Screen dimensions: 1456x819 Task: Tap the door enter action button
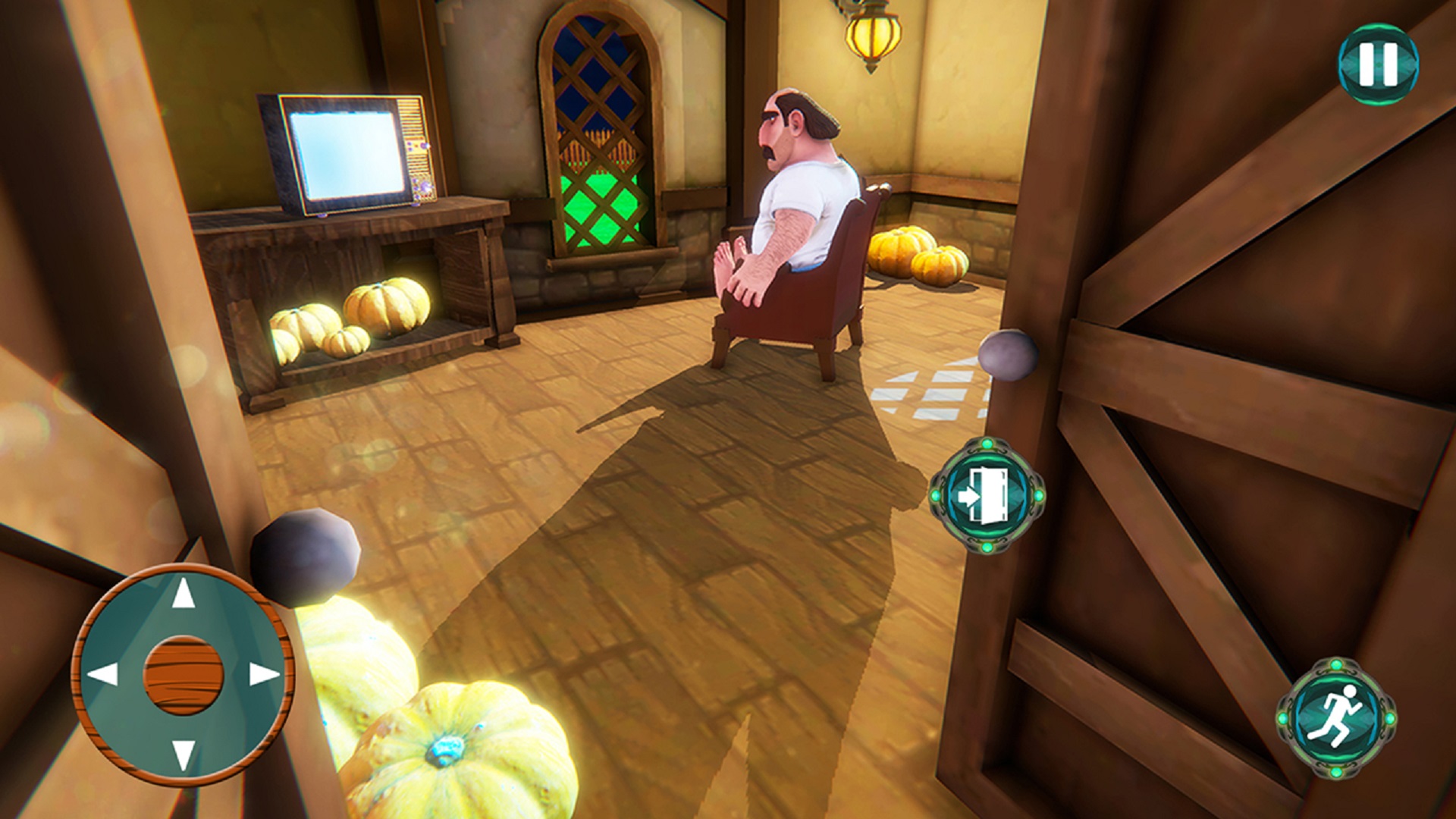point(987,494)
